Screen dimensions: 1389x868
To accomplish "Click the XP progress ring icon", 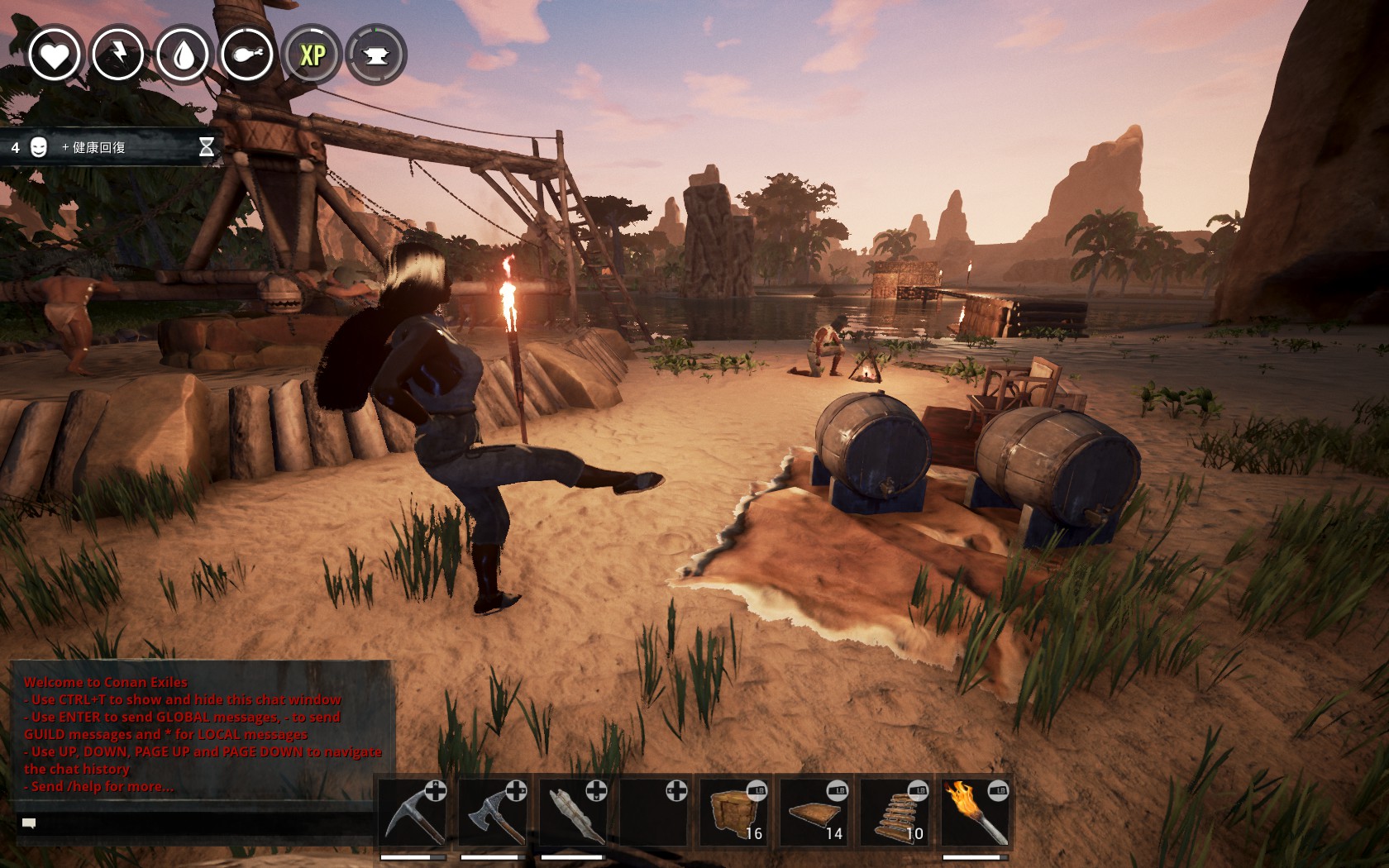I will coord(310,55).
